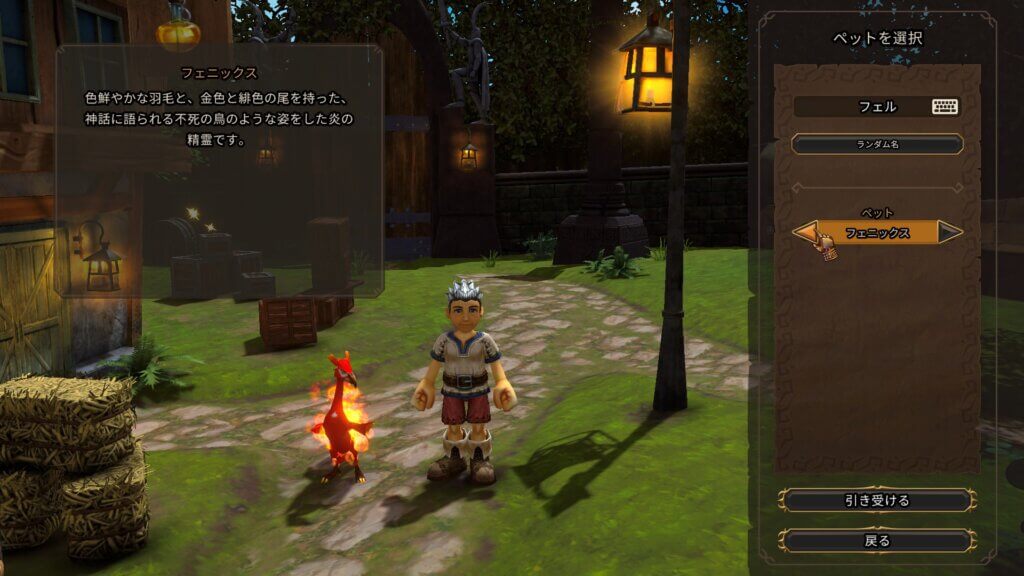Go back using the 戻る button
Image resolution: width=1024 pixels, height=576 pixels.
[877, 540]
